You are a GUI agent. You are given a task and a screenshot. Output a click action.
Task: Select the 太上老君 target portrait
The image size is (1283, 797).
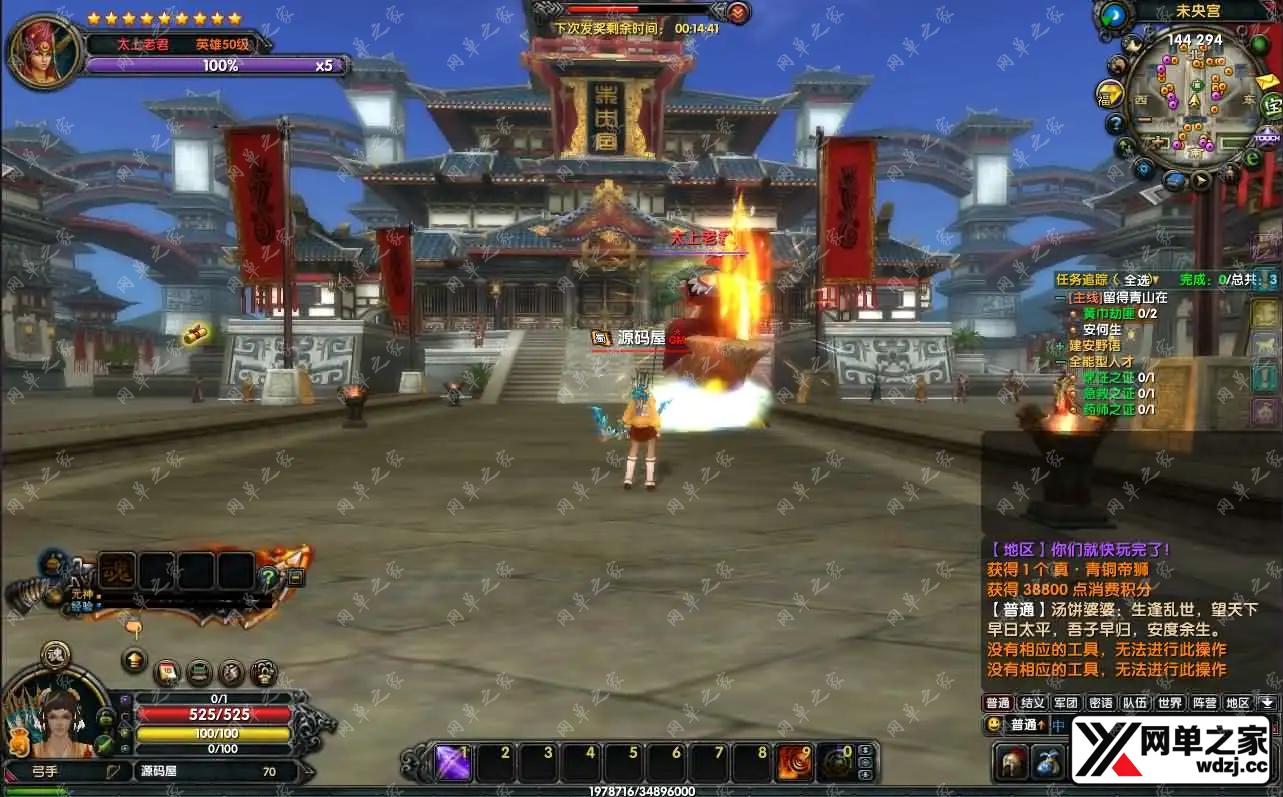[43, 51]
